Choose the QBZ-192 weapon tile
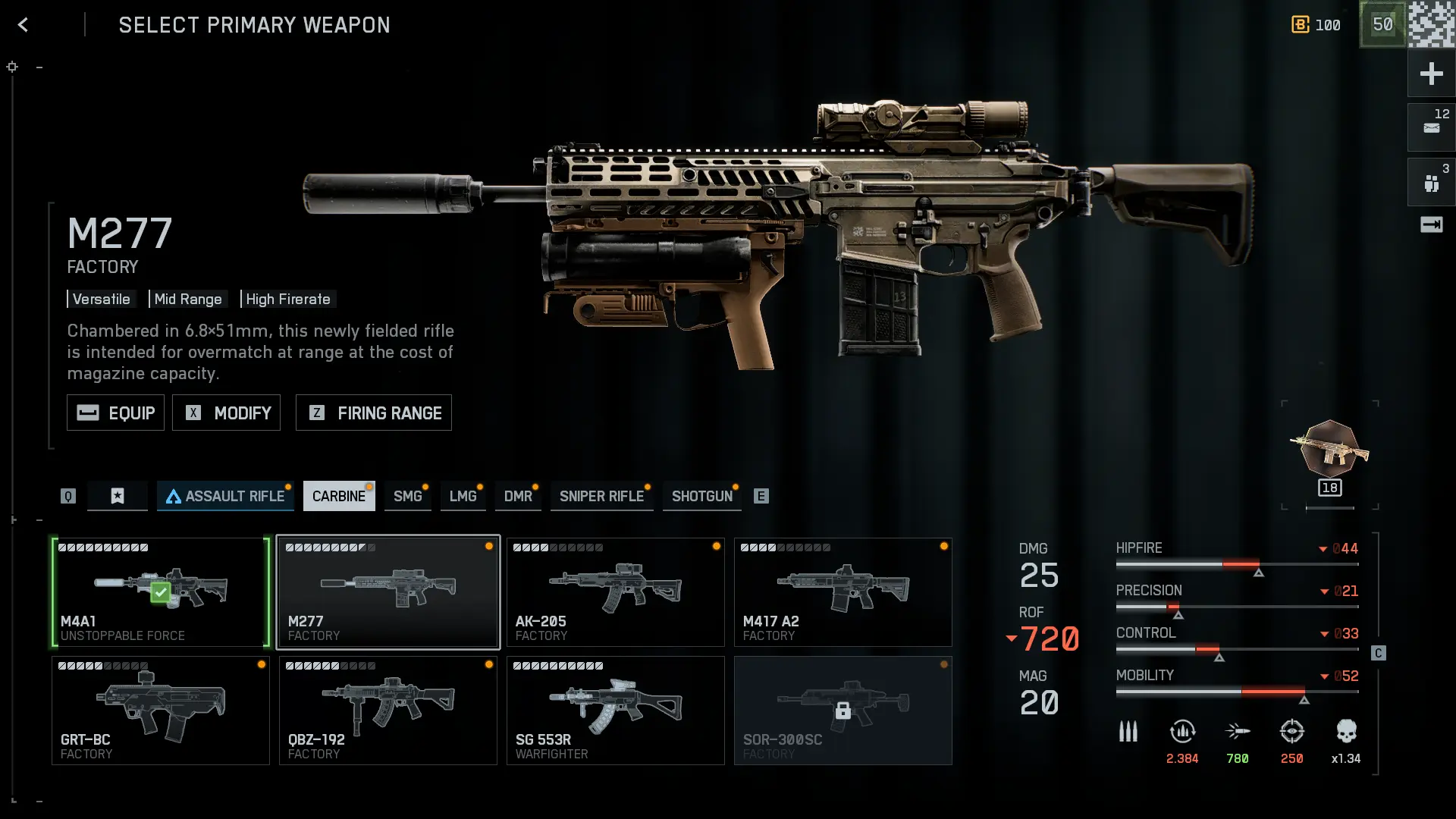The height and width of the screenshot is (819, 1456). click(x=388, y=711)
